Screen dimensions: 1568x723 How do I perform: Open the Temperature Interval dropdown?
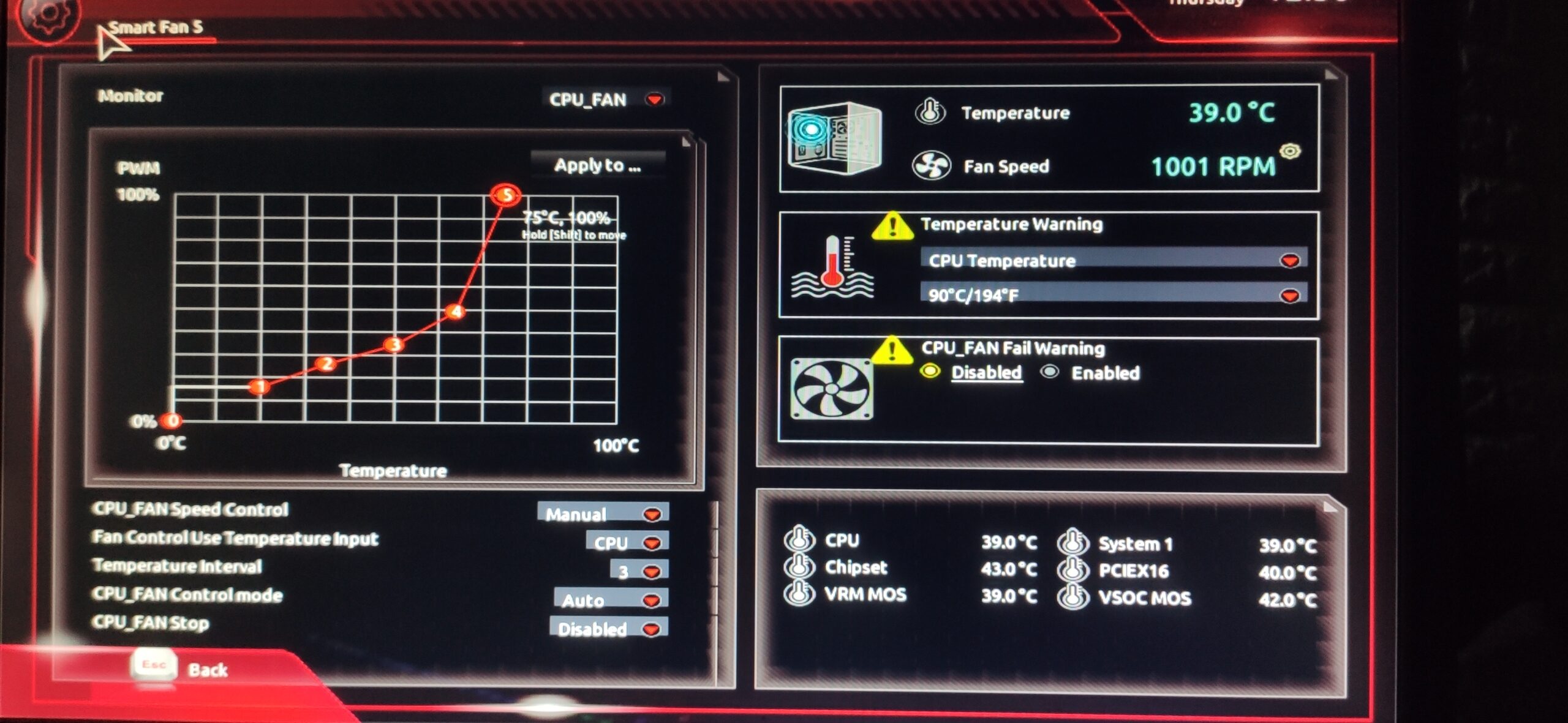coord(639,571)
